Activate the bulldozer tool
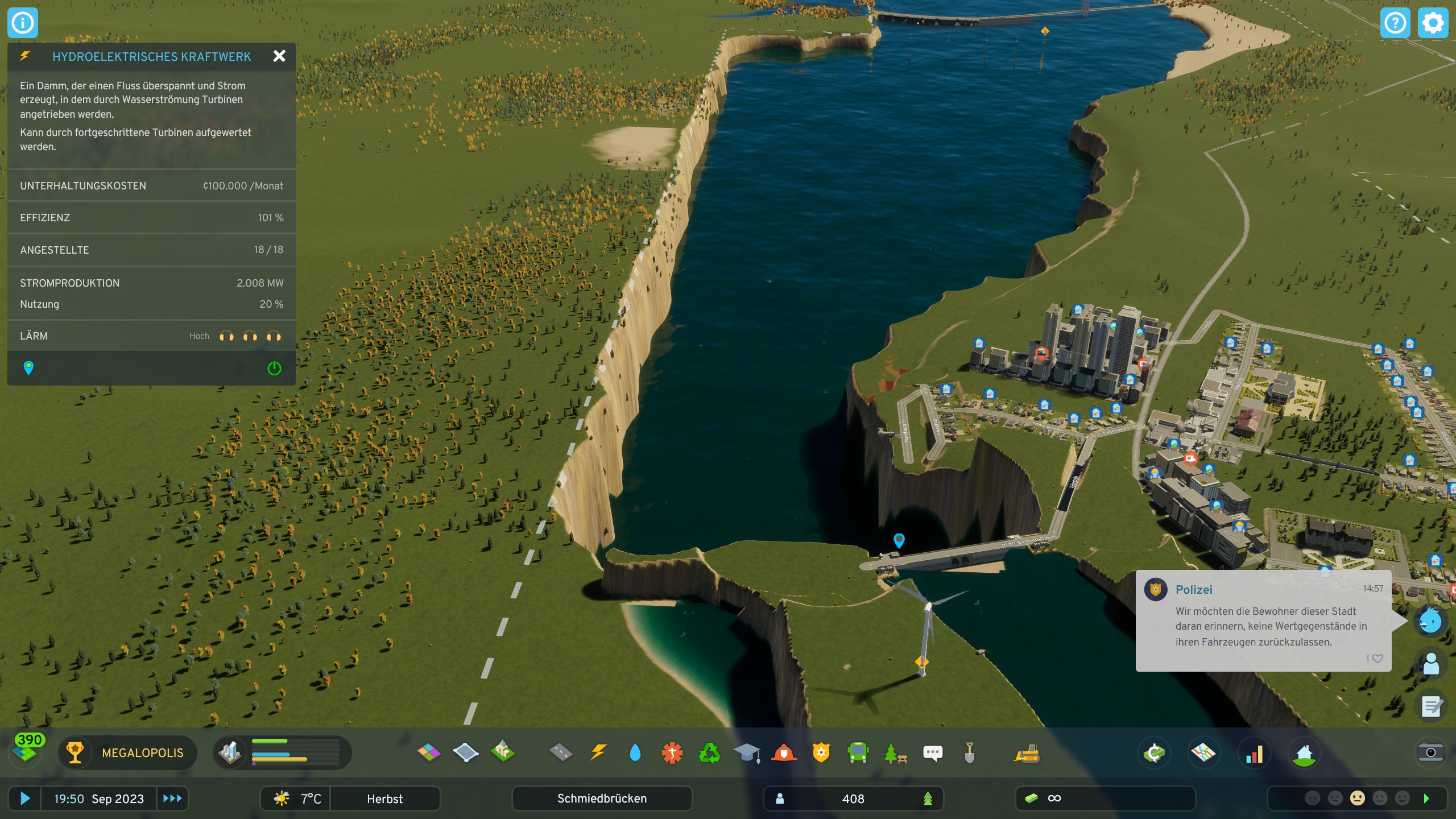This screenshot has height=819, width=1456. 1027,754
